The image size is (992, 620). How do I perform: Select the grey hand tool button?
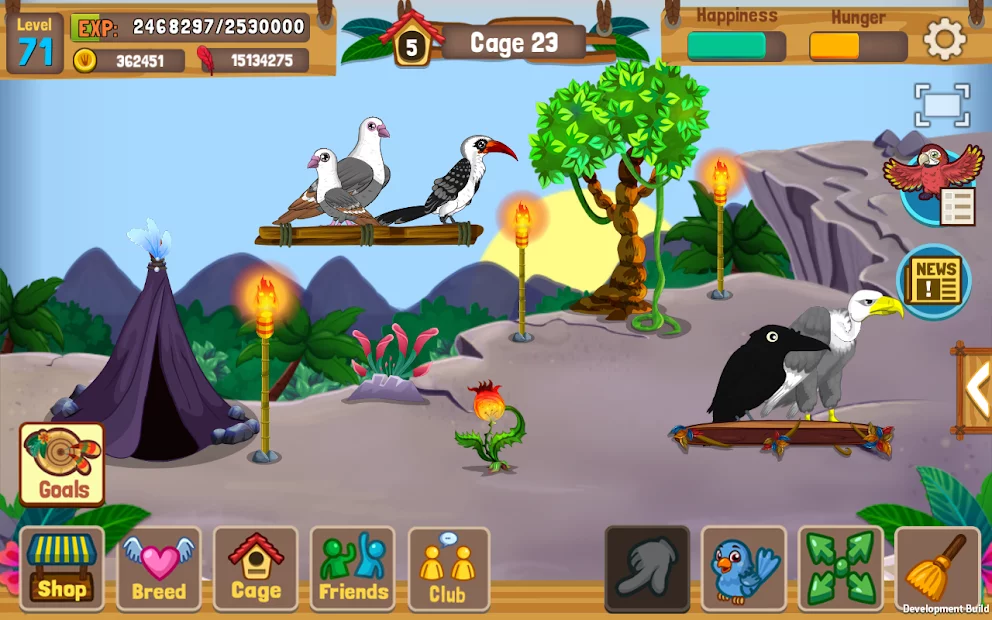(647, 568)
